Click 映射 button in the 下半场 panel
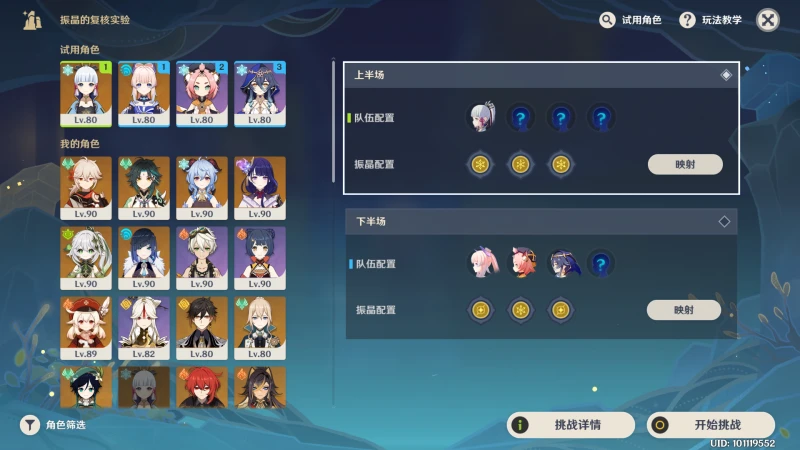 [684, 310]
